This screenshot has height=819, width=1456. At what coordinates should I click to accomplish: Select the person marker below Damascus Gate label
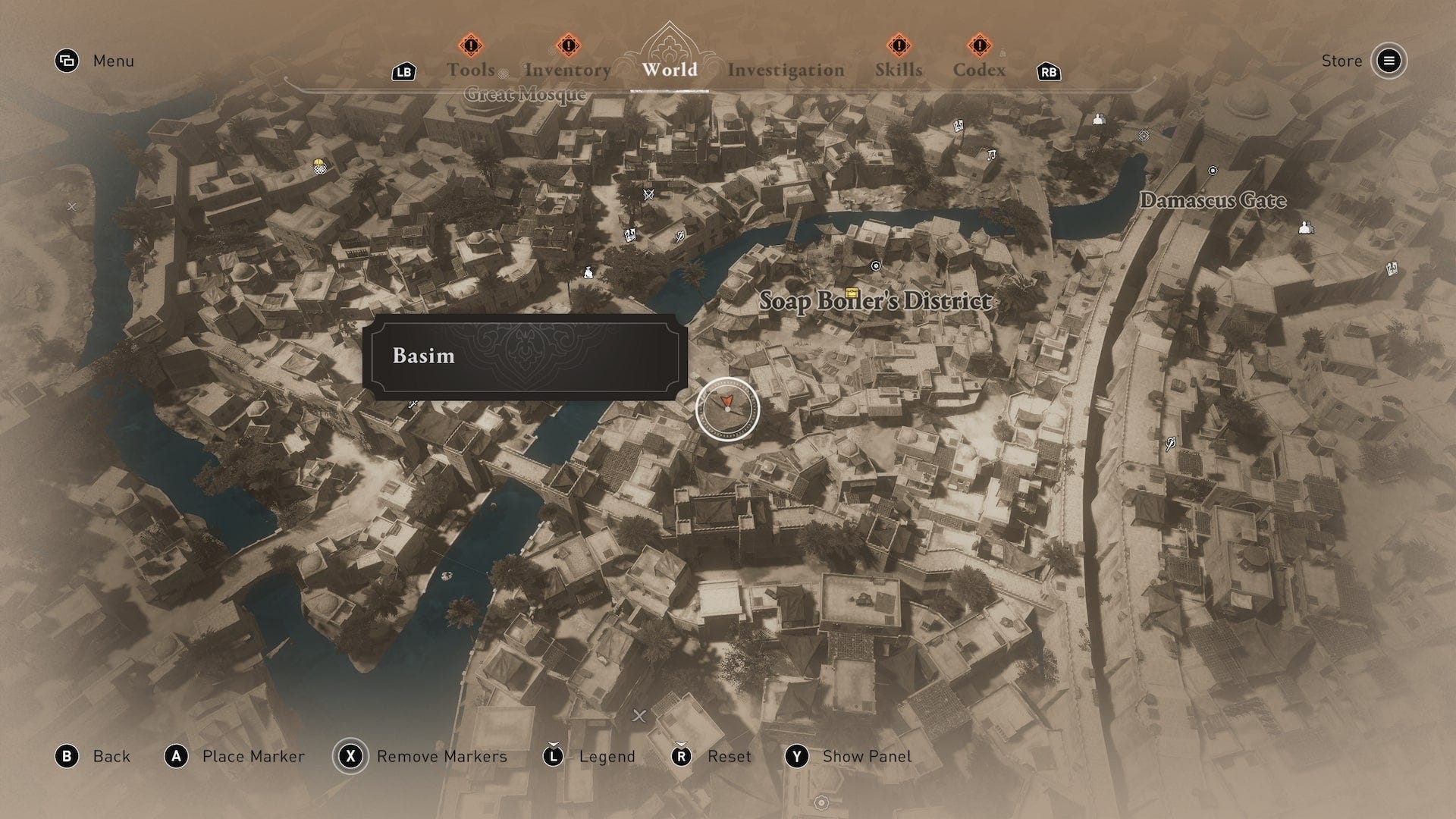click(x=1305, y=227)
